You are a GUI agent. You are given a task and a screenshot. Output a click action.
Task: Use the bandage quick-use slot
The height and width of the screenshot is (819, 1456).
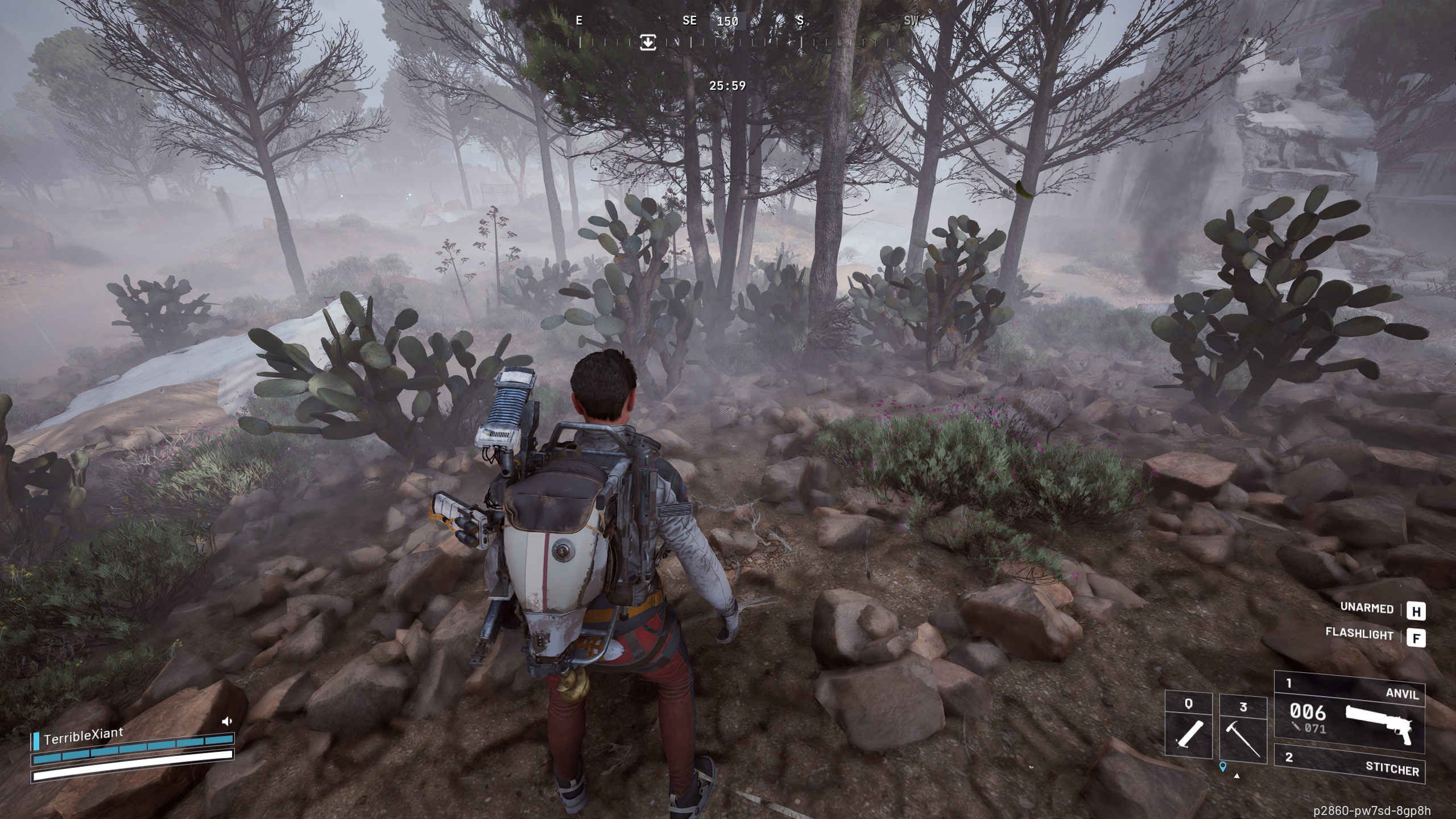(x=1188, y=726)
